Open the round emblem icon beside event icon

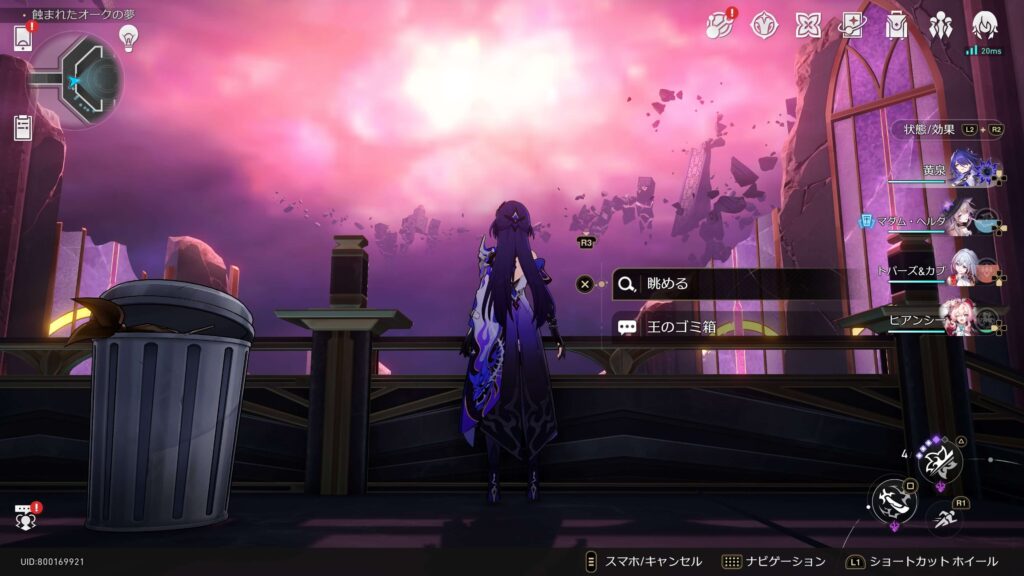pos(765,25)
